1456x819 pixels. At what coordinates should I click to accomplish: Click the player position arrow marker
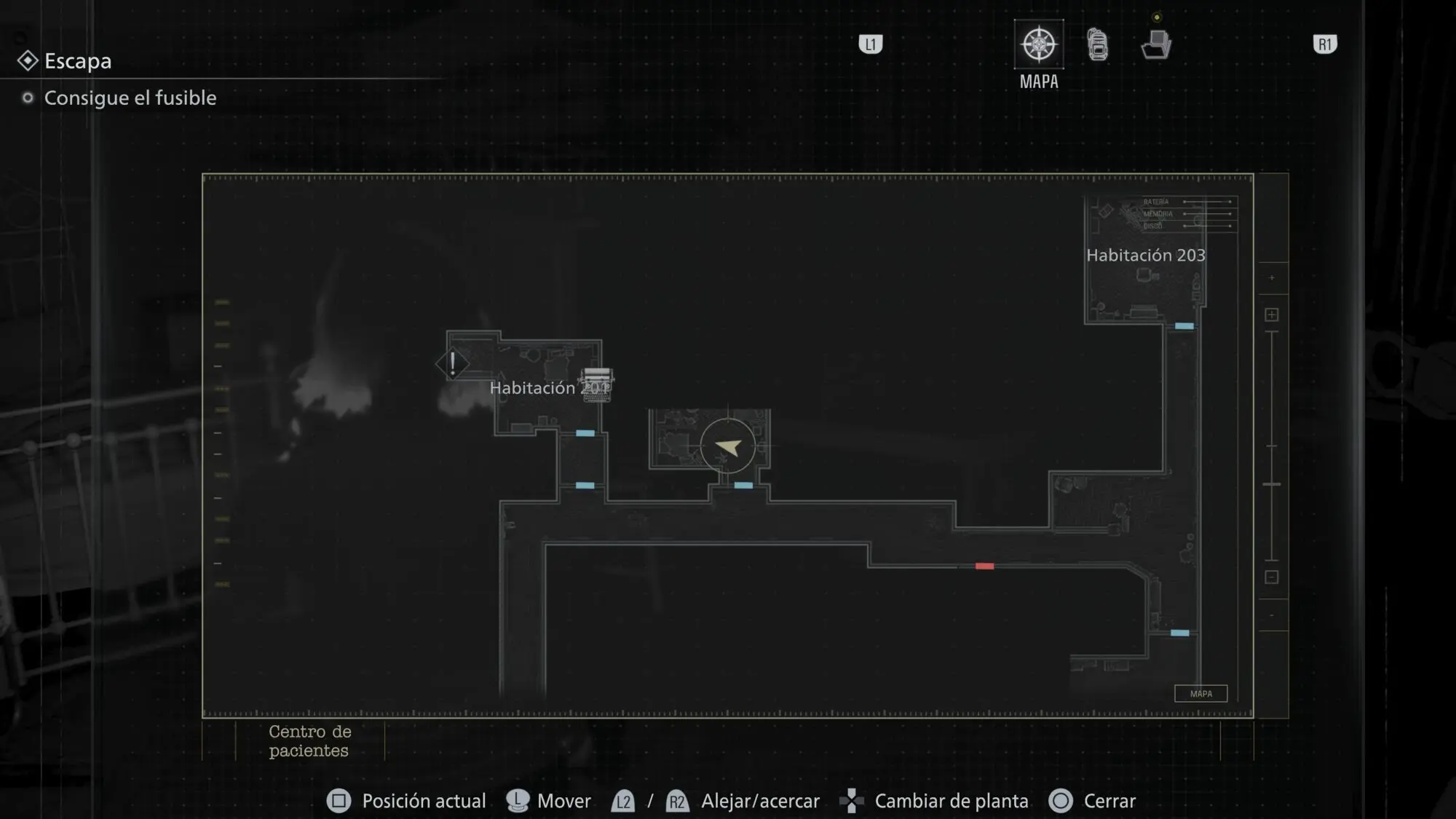tap(727, 446)
